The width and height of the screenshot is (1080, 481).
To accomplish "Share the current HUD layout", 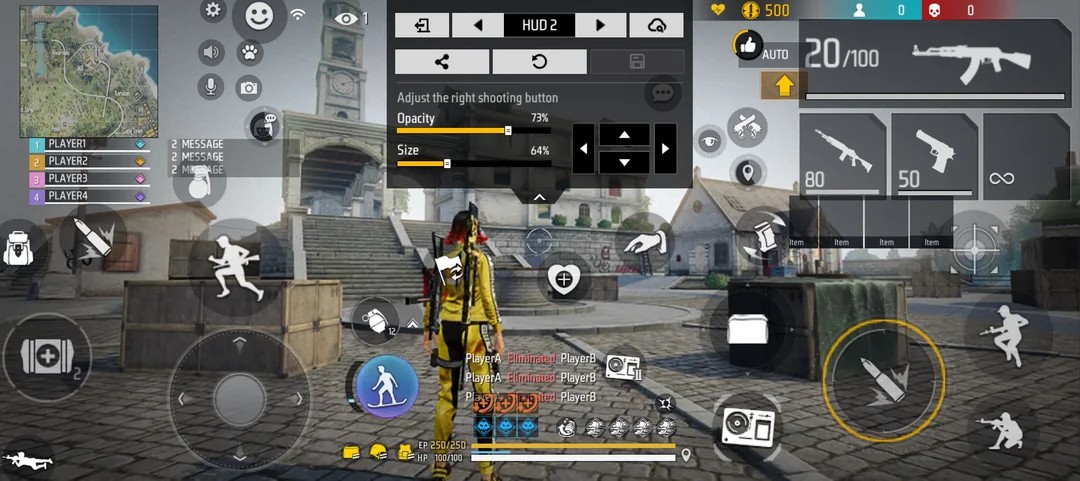I will point(442,62).
